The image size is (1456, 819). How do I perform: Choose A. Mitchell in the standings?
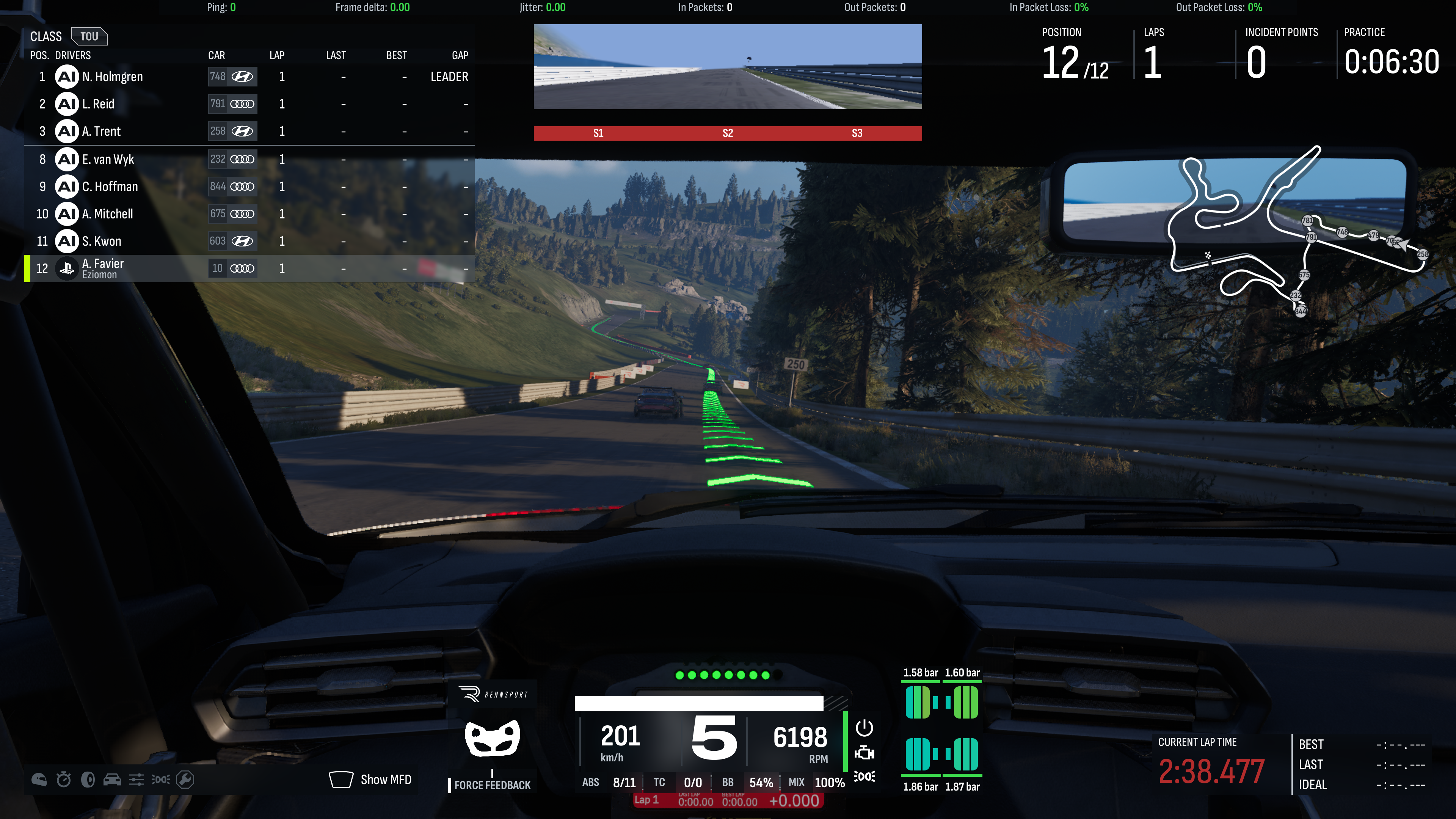tap(249, 213)
